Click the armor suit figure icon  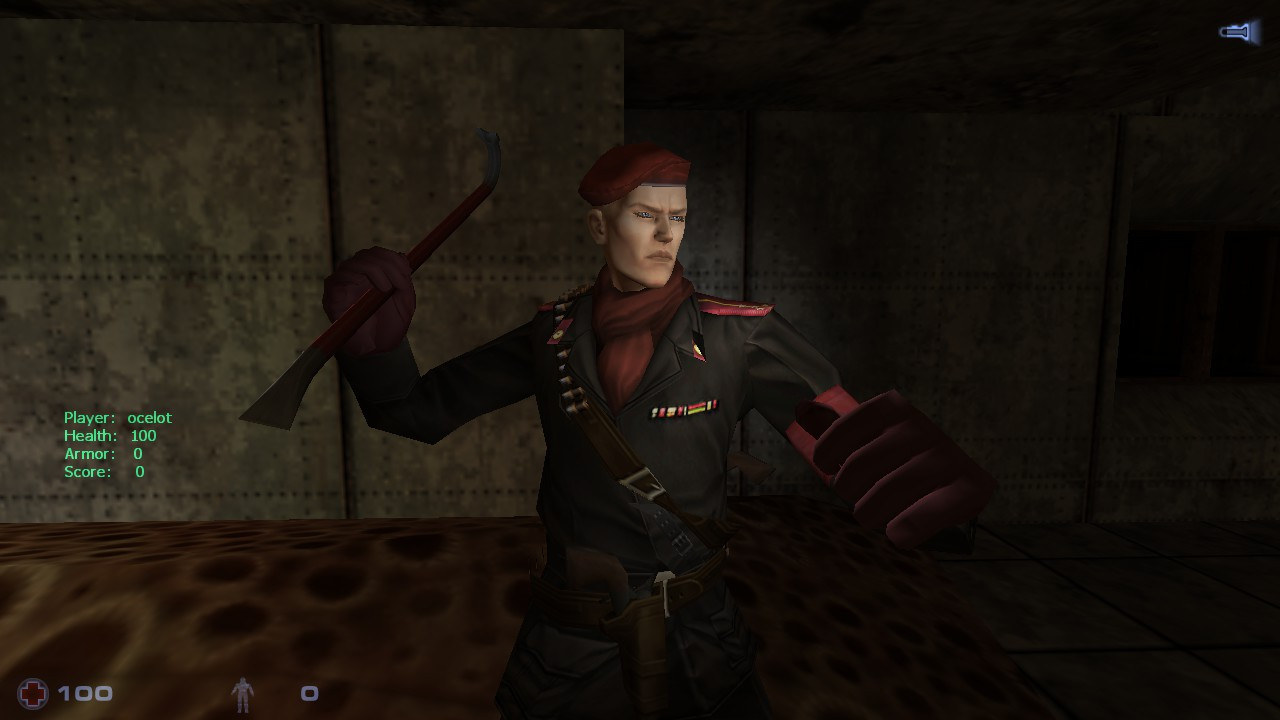coord(243,694)
